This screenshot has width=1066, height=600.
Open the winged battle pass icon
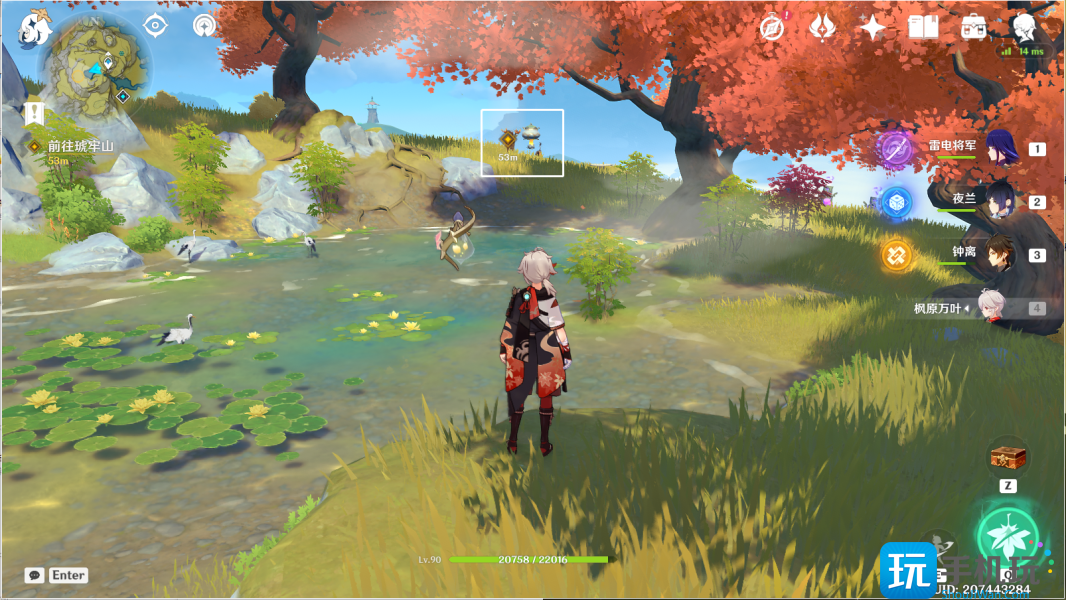tap(822, 28)
